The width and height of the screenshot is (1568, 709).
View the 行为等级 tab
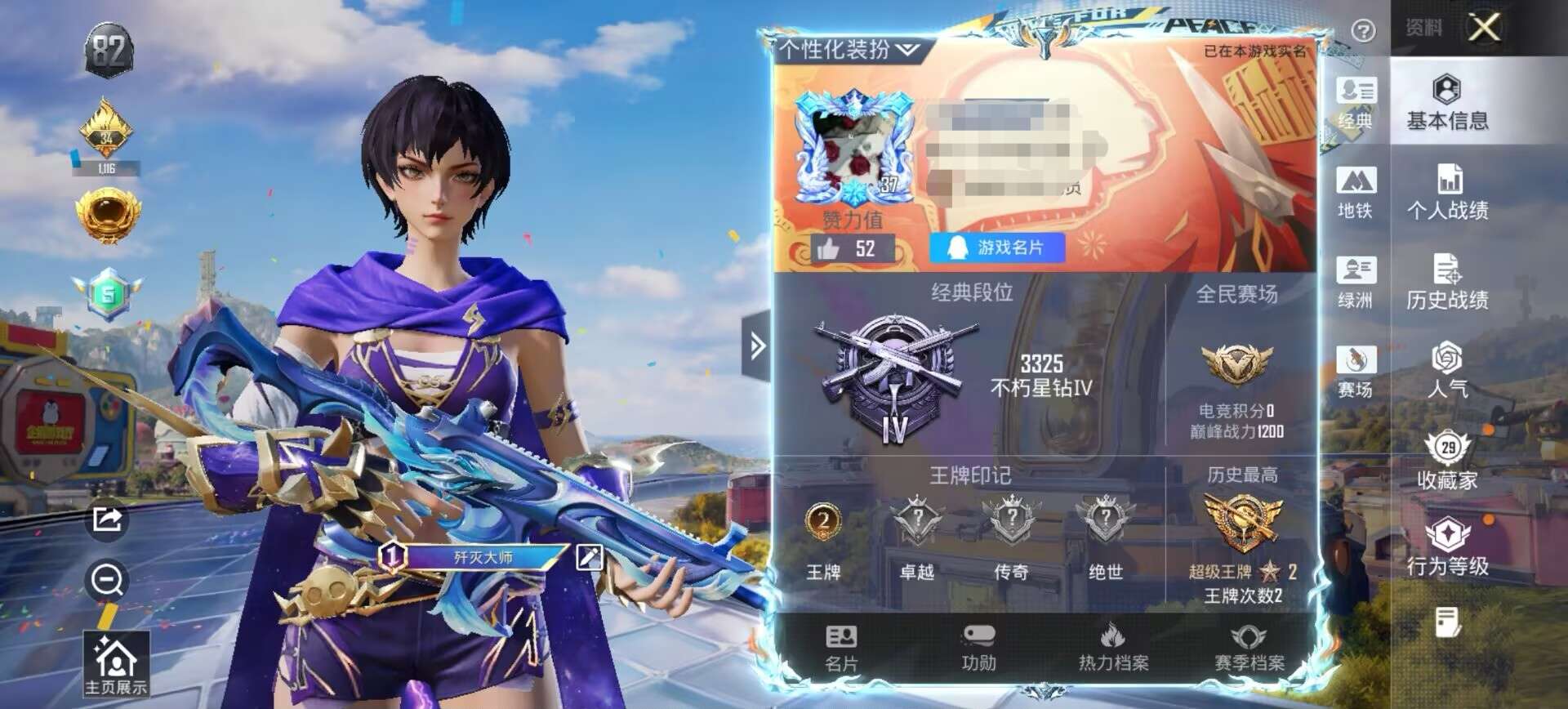1447,547
